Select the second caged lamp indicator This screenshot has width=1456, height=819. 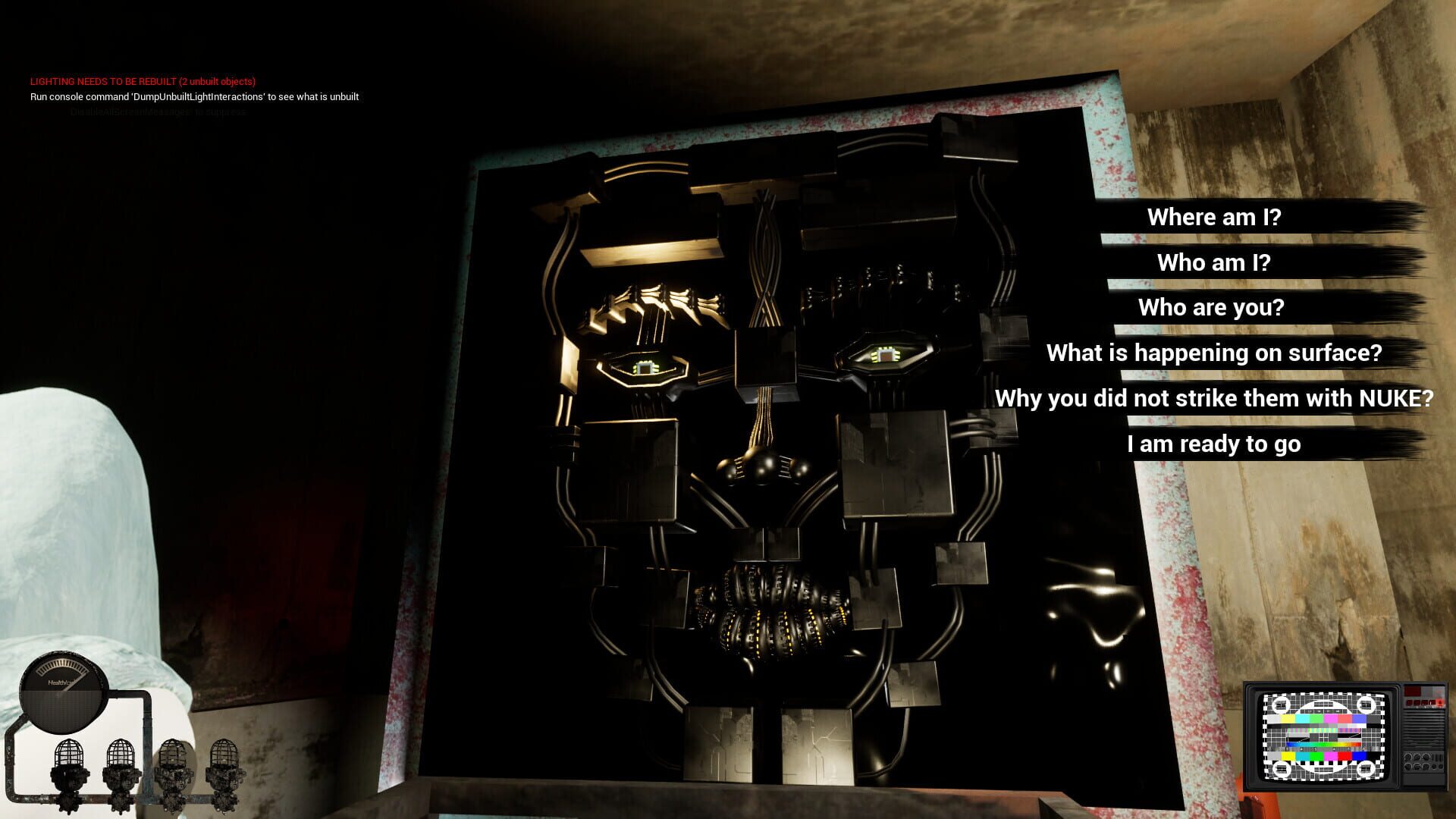coord(120,758)
